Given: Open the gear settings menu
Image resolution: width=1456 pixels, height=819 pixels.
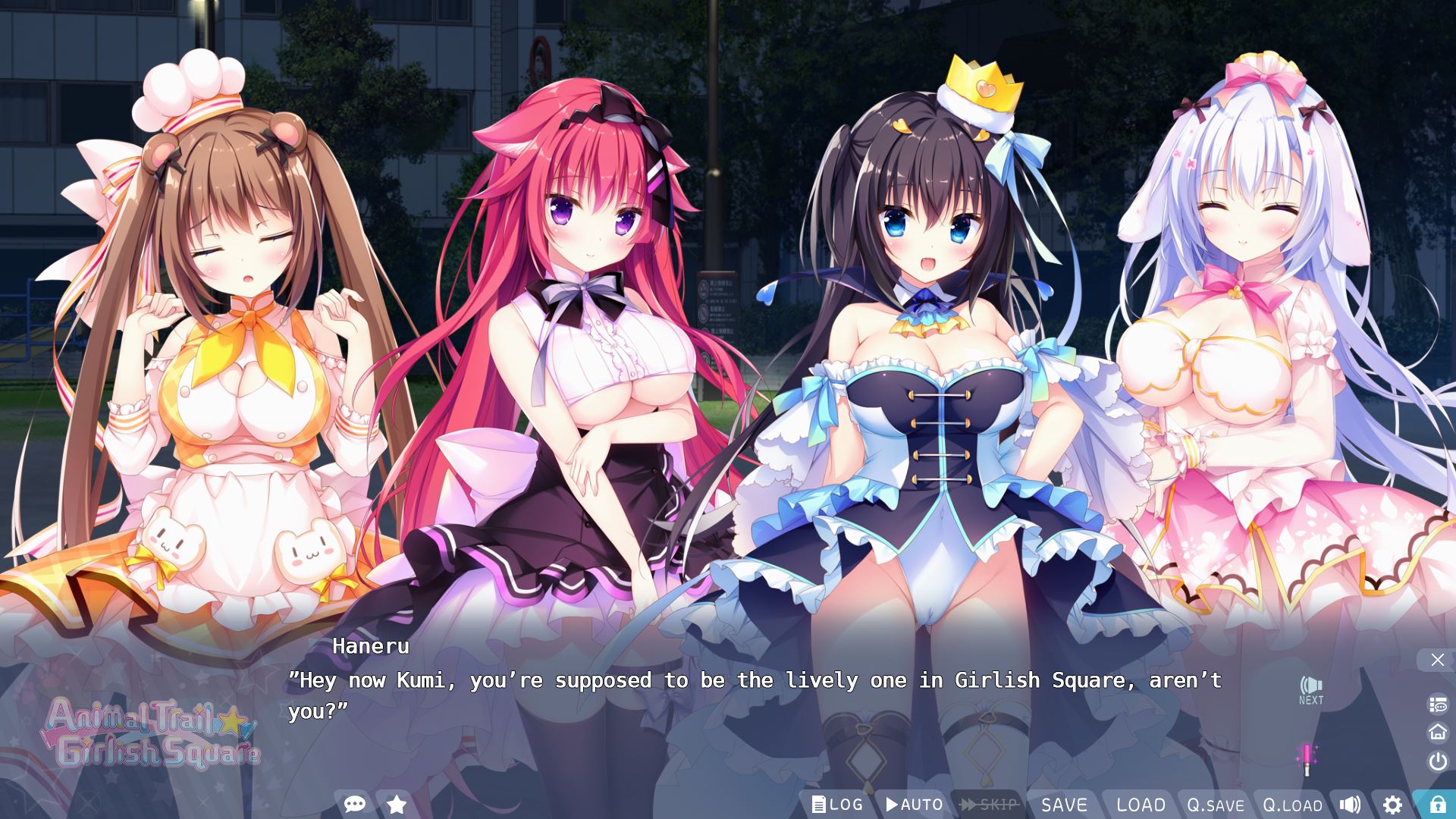Looking at the screenshot, I should click(1392, 805).
